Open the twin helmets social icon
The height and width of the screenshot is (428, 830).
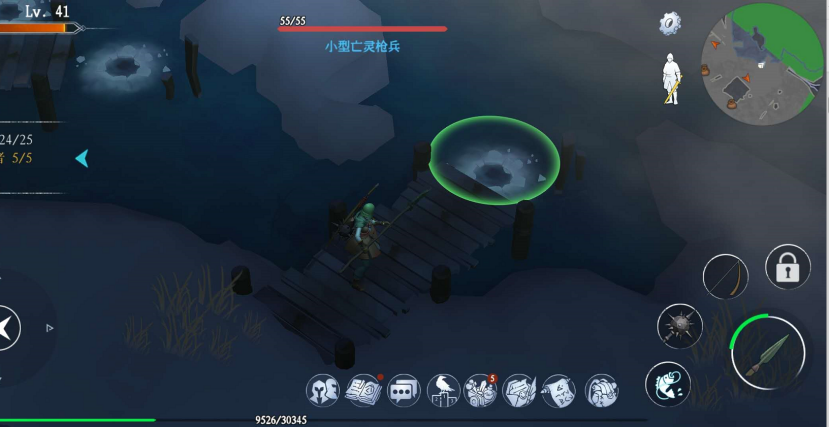tap(323, 391)
